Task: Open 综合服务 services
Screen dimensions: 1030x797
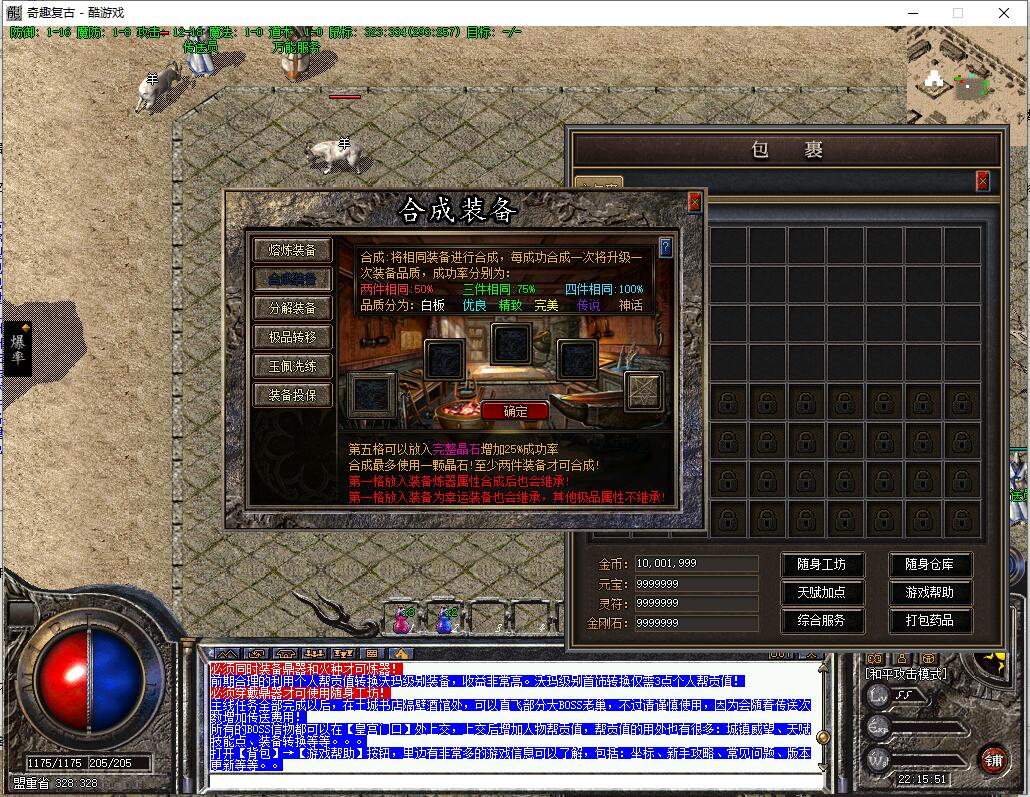Action: click(x=821, y=621)
